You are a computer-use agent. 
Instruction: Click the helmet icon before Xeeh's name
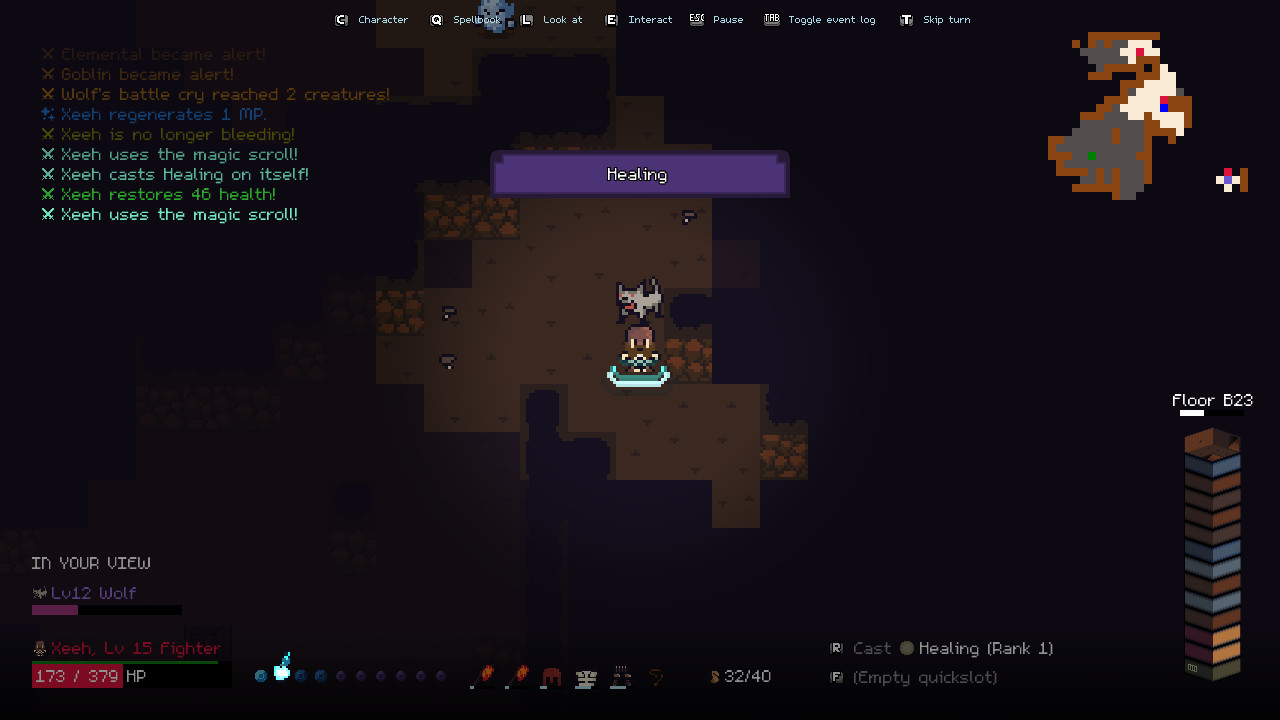(x=39, y=648)
